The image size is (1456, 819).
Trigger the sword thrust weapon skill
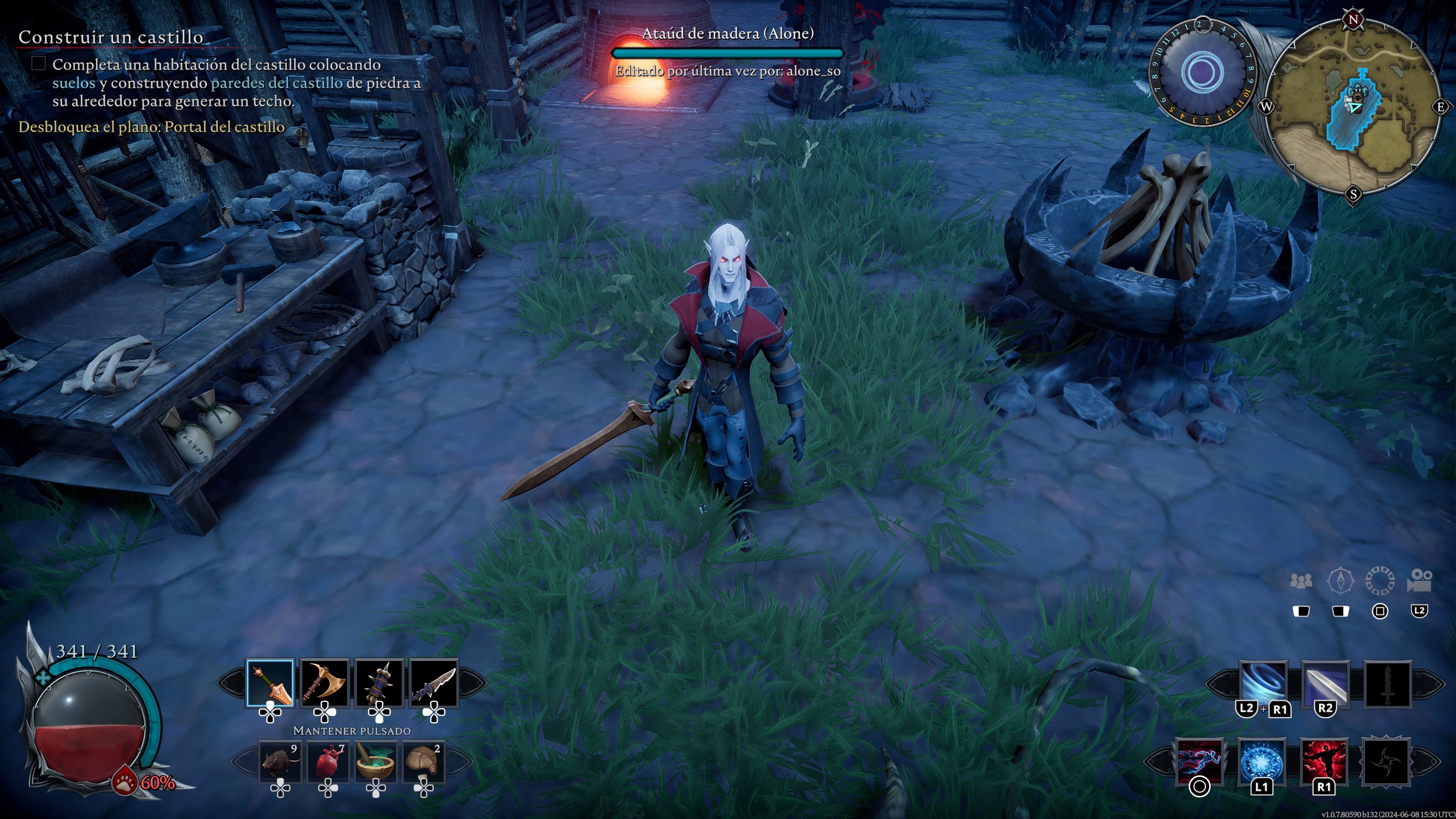[x=1325, y=683]
